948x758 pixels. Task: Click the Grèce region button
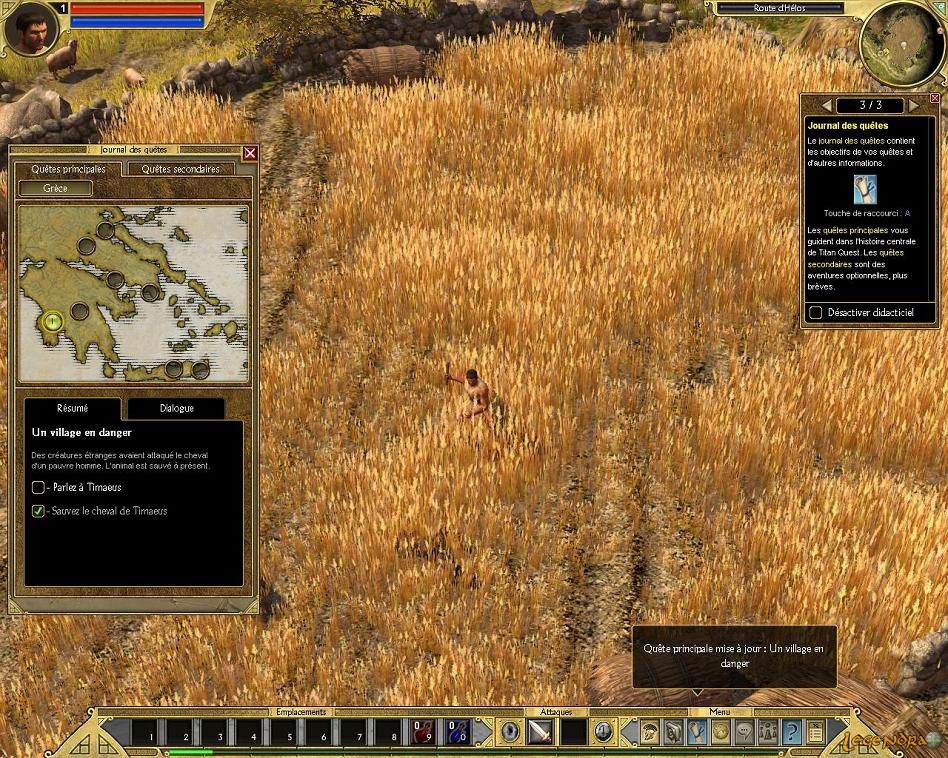pos(55,188)
